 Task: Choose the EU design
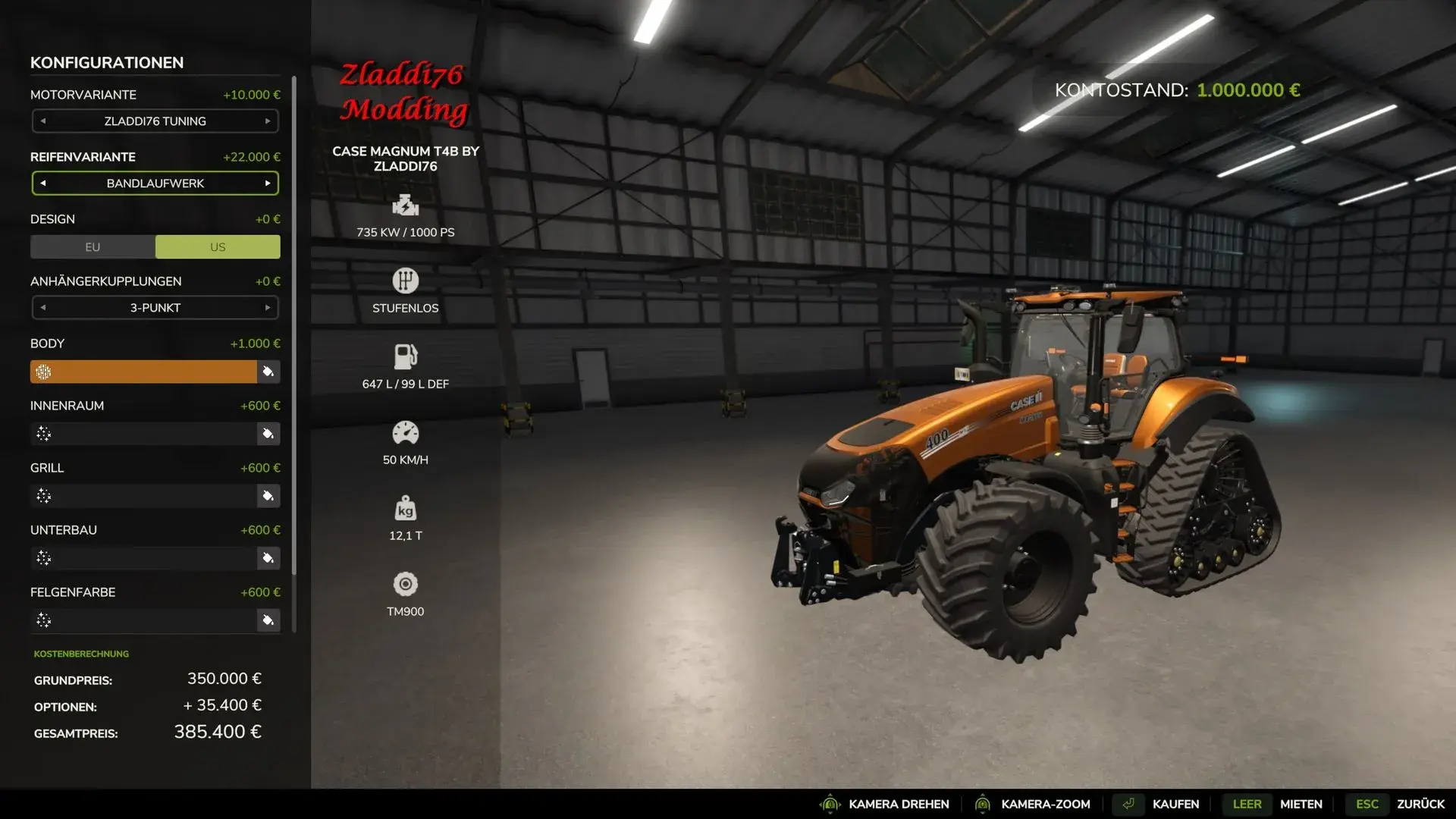click(93, 247)
